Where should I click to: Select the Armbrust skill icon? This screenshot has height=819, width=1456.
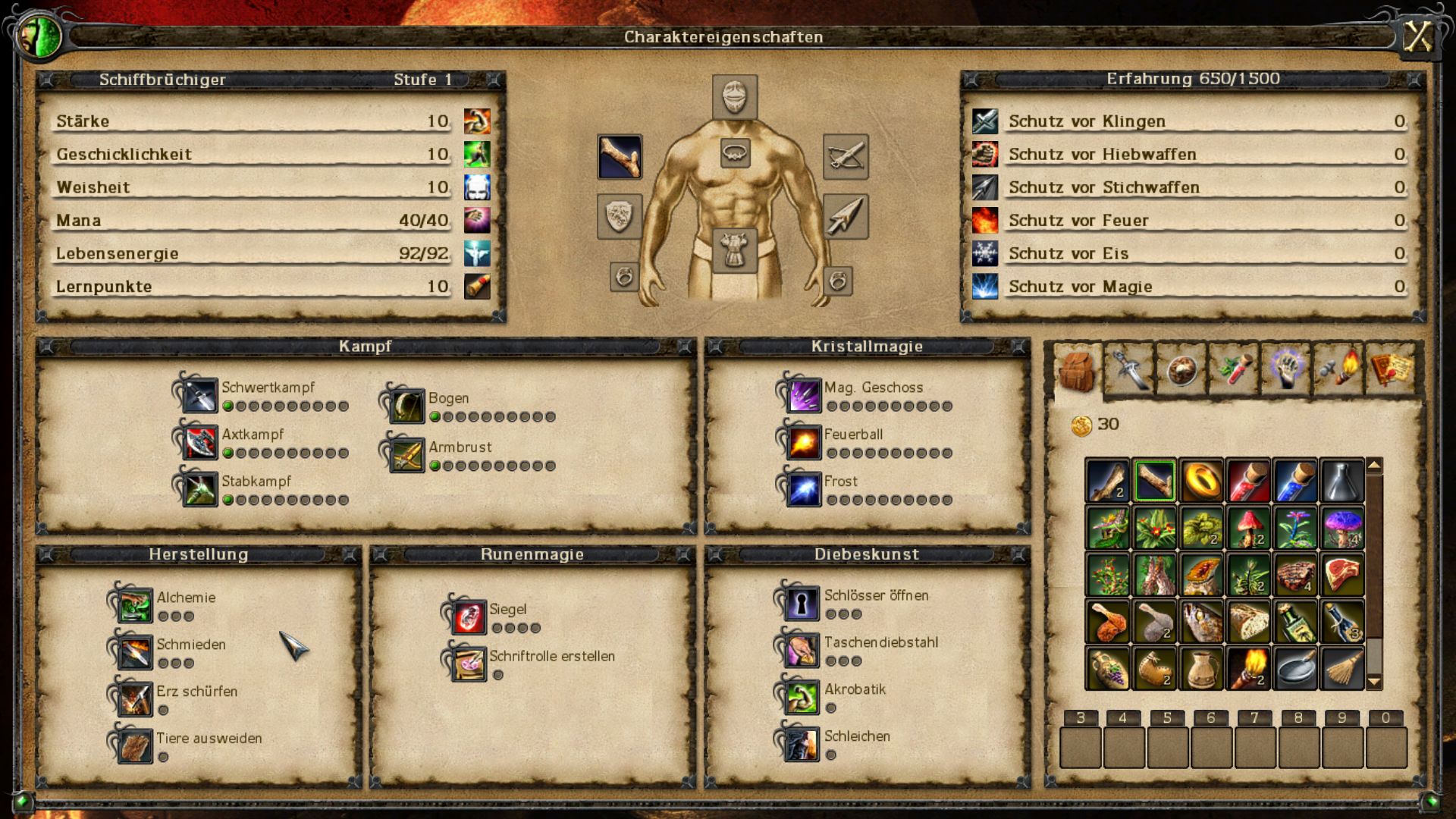click(x=406, y=455)
